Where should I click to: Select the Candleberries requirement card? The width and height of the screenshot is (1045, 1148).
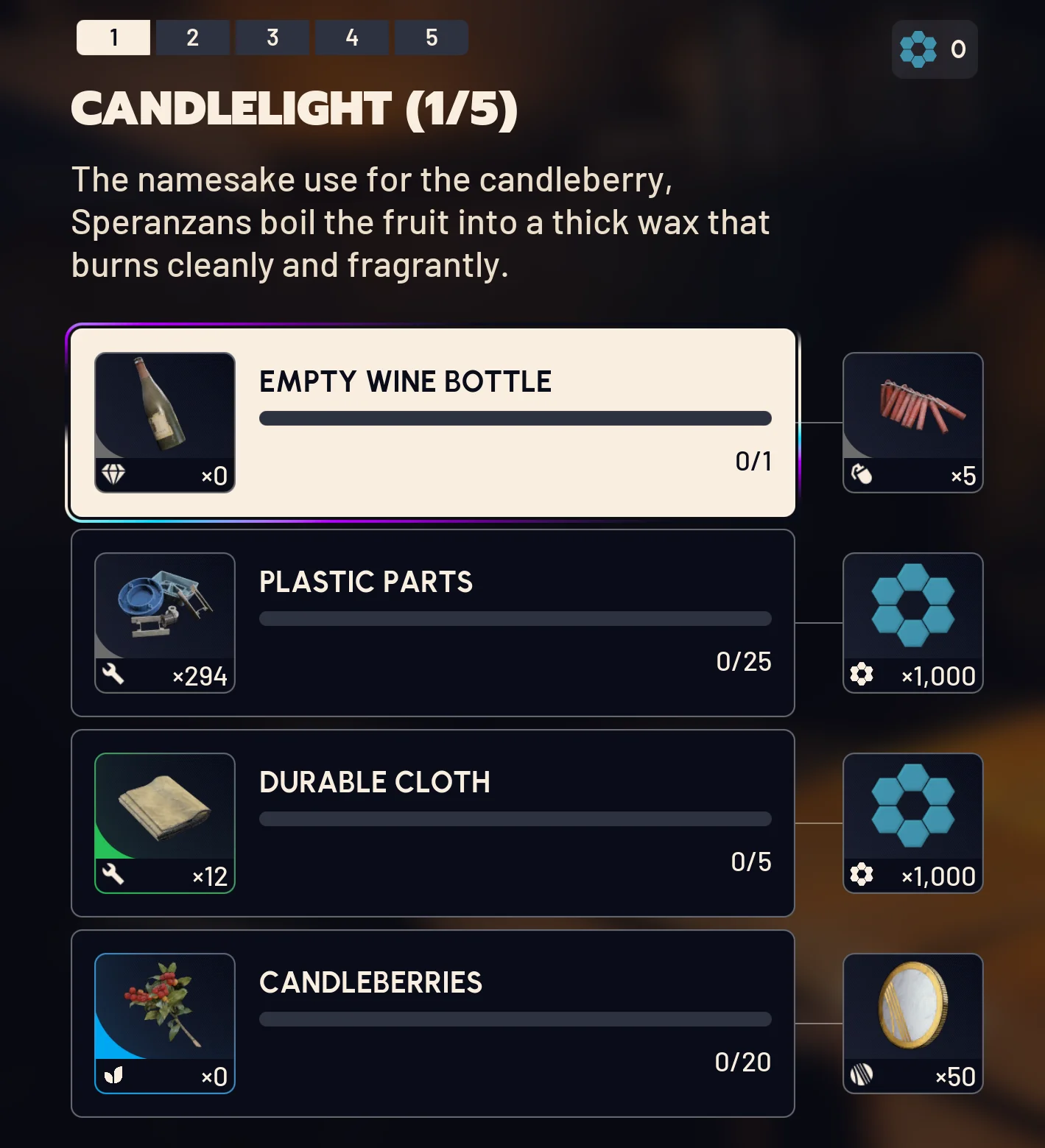[x=432, y=1022]
